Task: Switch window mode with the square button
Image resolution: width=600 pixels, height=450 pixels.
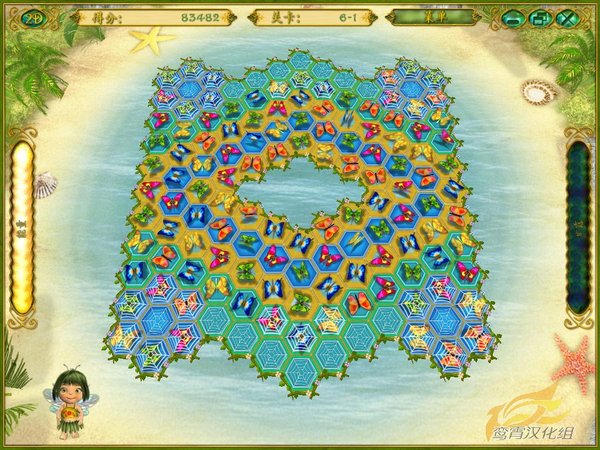Action: 539,18
